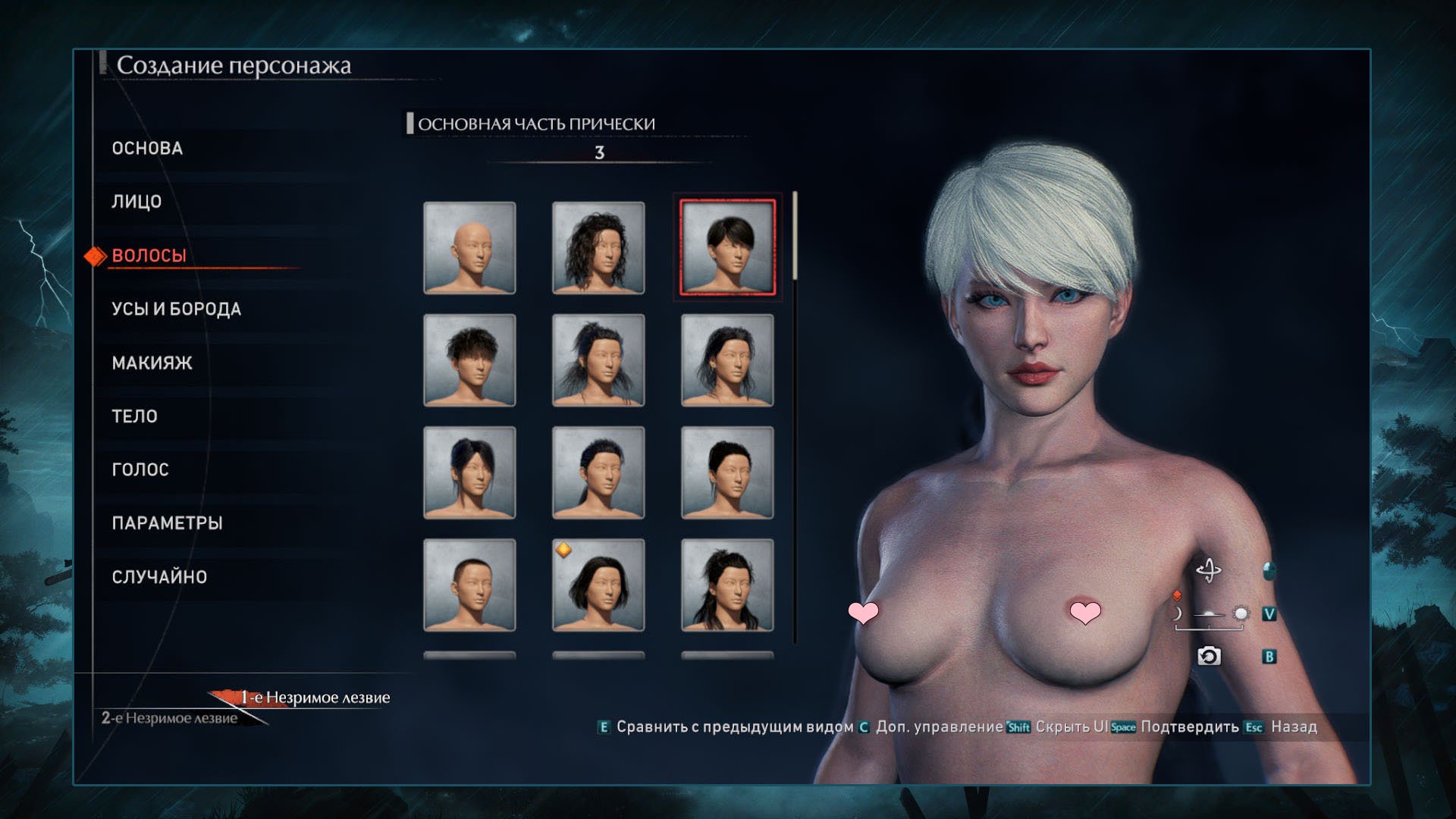Choose the long curly hairstyle thumbnail
Image resolution: width=1456 pixels, height=819 pixels.
(598, 247)
